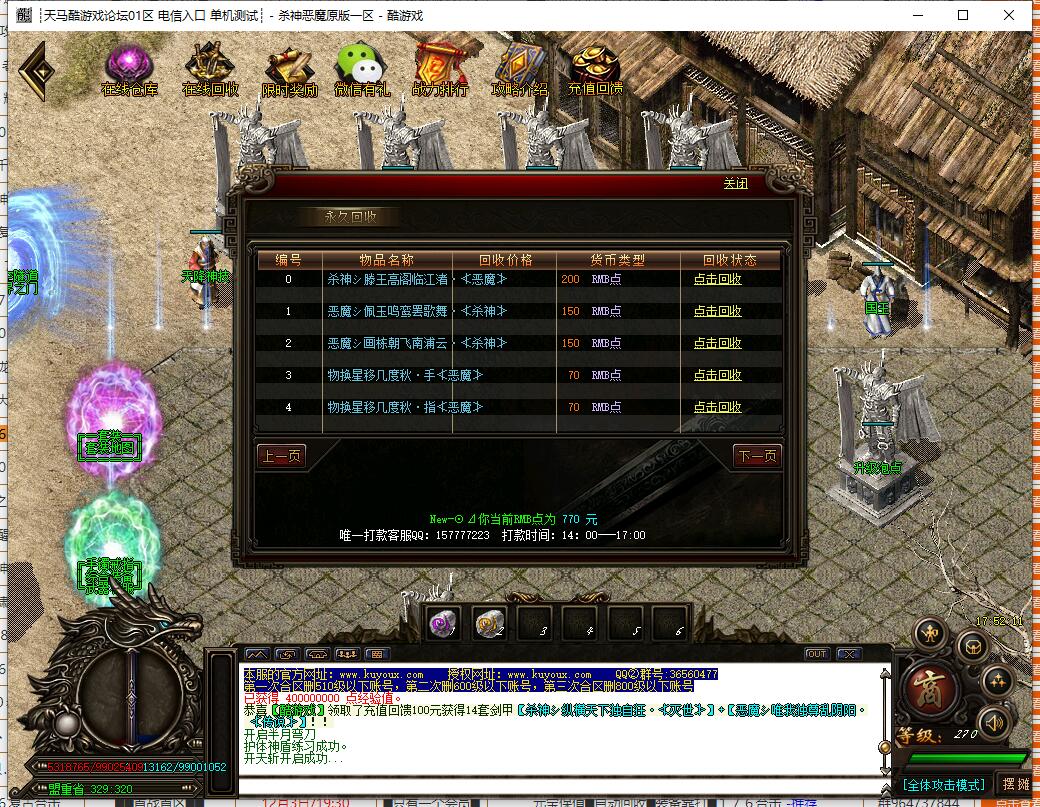Viewport: 1040px width, 807px height.
Task: Click the speaker sound button
Action: [x=994, y=721]
